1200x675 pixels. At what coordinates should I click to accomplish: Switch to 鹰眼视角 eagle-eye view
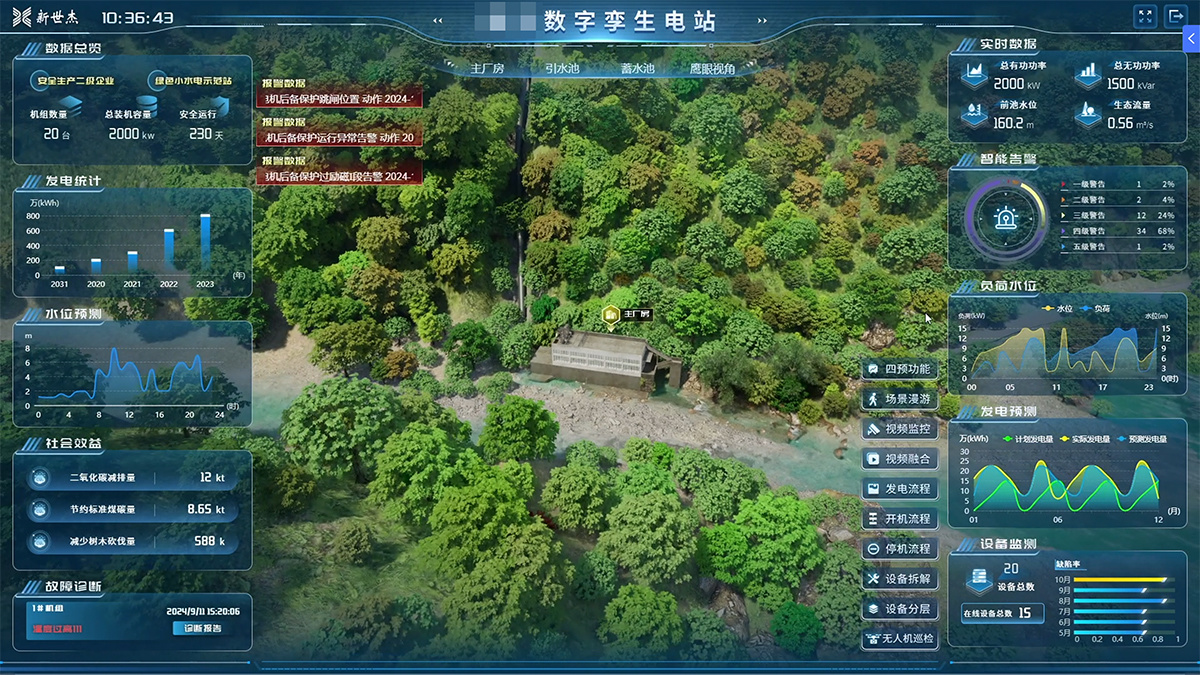click(712, 69)
